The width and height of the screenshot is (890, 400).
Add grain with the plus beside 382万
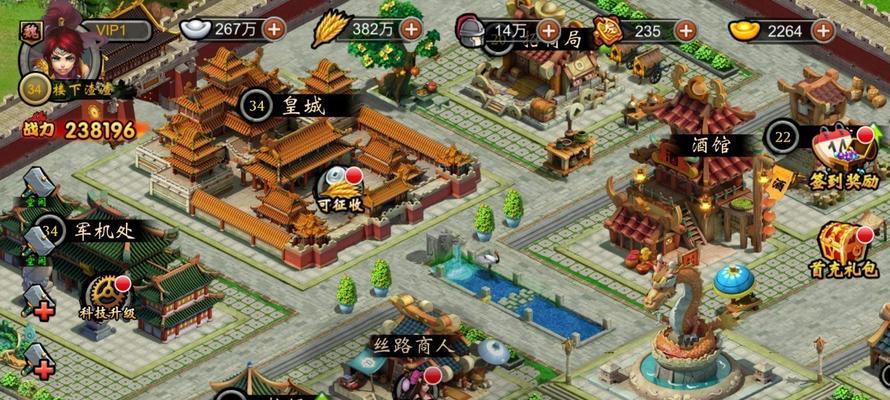click(x=411, y=28)
